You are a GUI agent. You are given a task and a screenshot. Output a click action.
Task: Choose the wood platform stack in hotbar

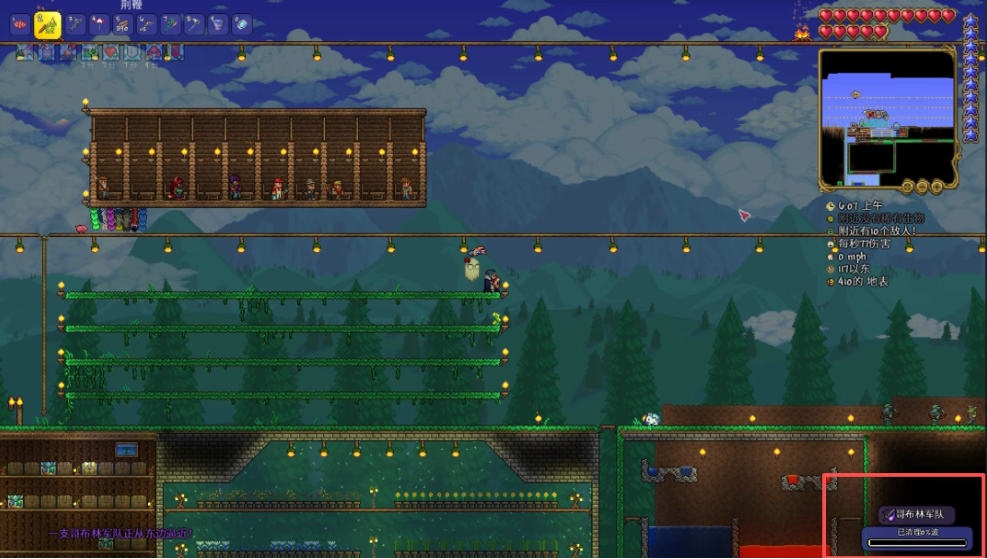pyautogui.click(x=122, y=24)
